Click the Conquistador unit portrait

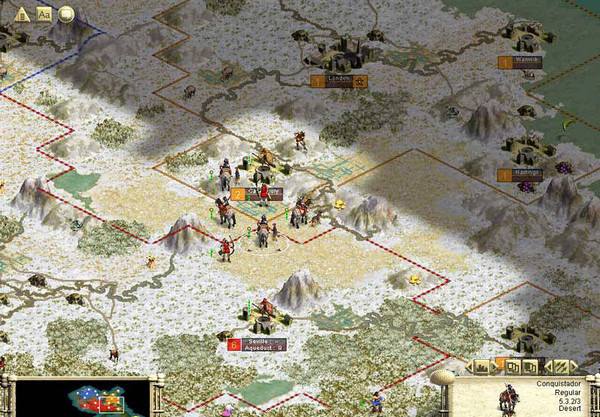pyautogui.click(x=510, y=399)
